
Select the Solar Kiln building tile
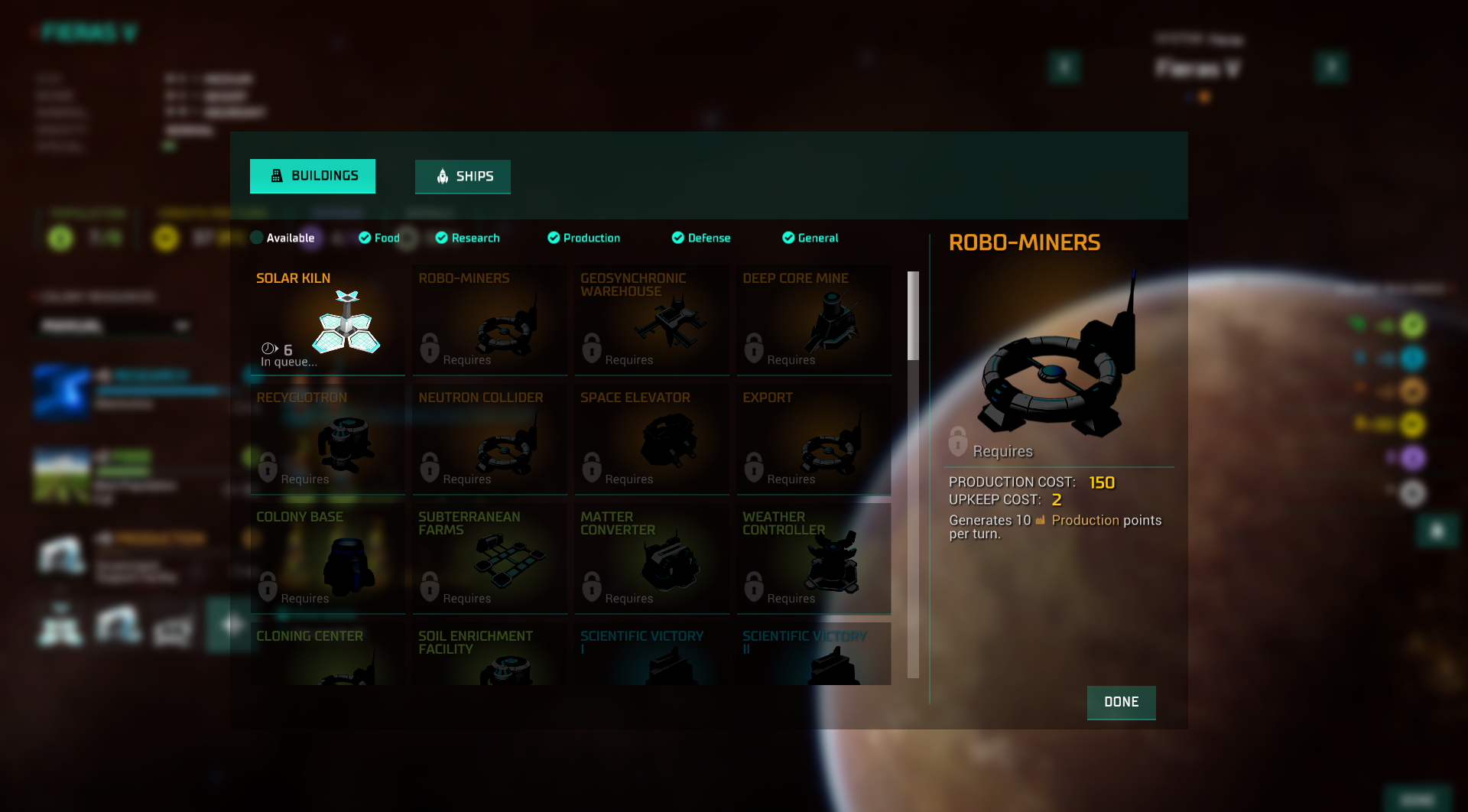327,320
